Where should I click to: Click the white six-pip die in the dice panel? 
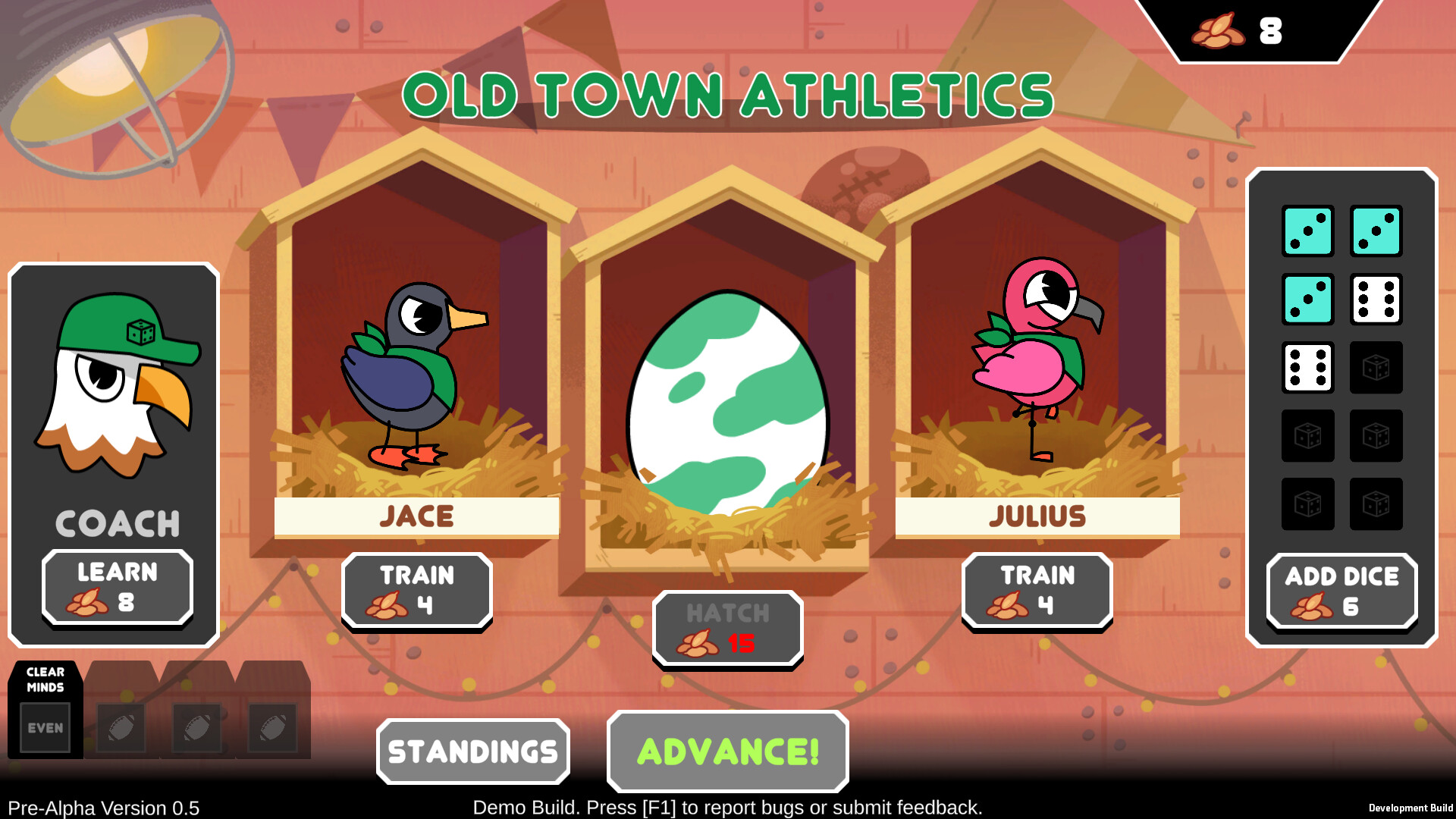click(x=1376, y=300)
